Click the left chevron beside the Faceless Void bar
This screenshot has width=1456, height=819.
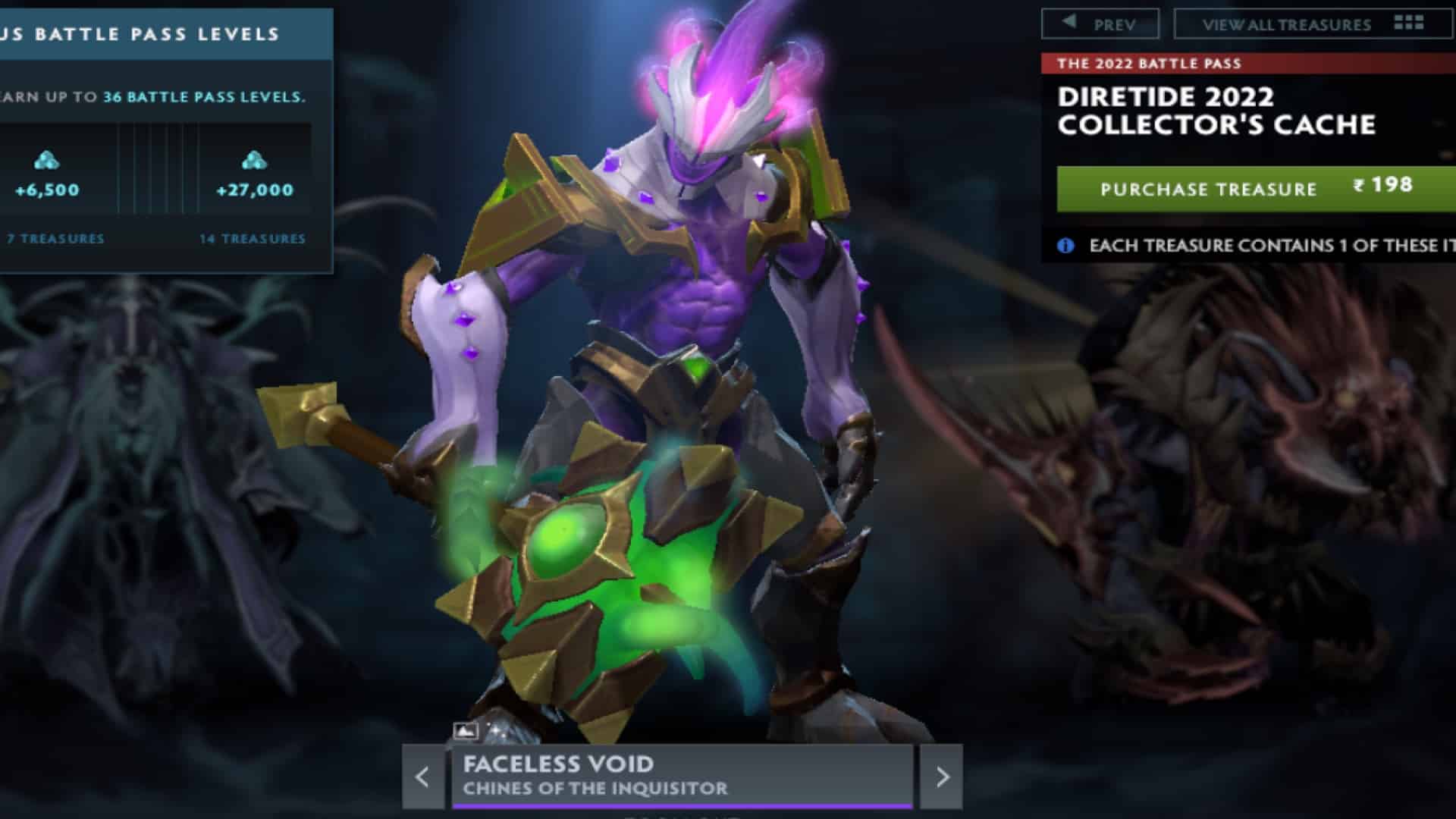click(422, 775)
